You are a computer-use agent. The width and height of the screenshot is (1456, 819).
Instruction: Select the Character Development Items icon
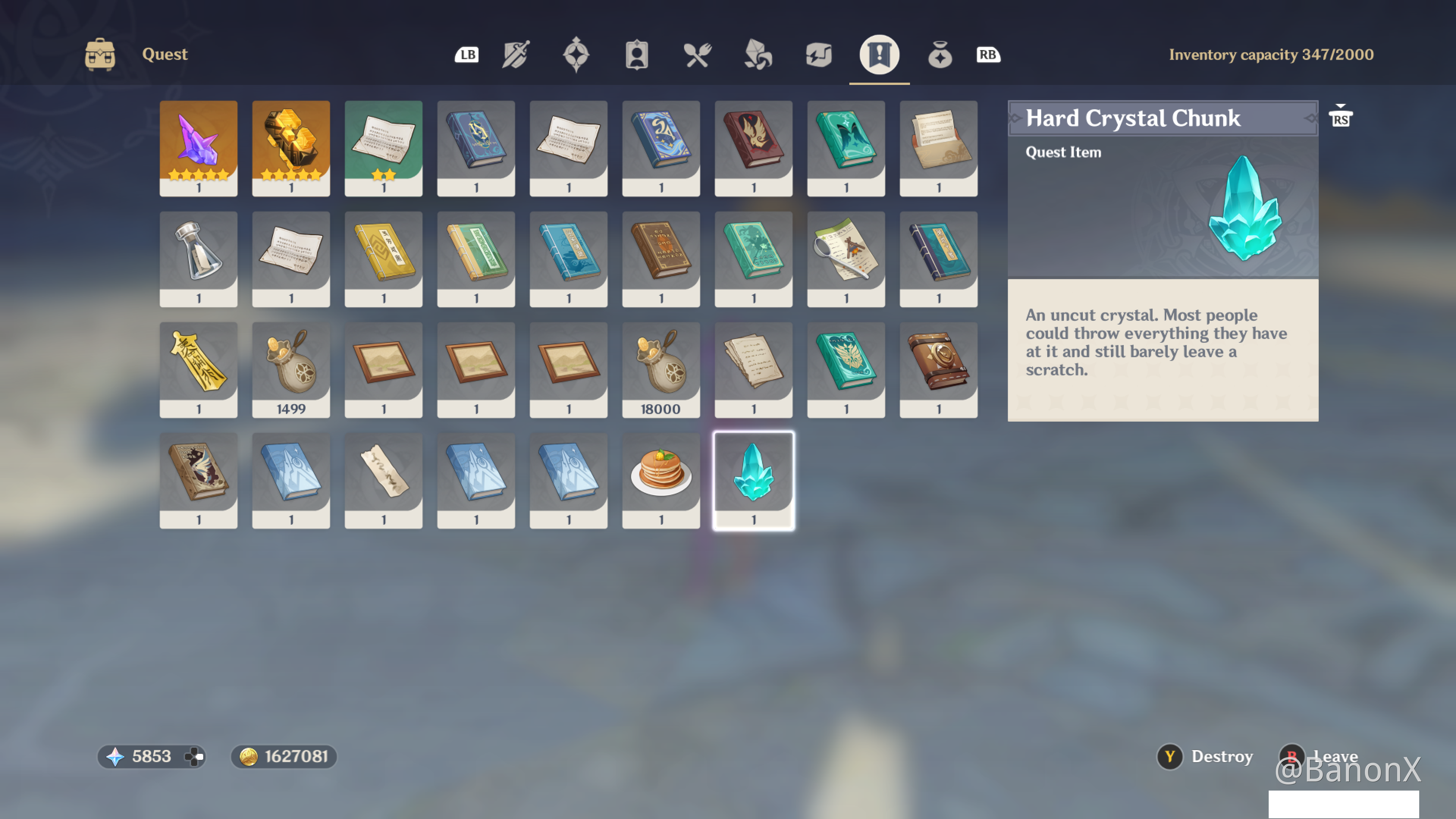point(637,54)
